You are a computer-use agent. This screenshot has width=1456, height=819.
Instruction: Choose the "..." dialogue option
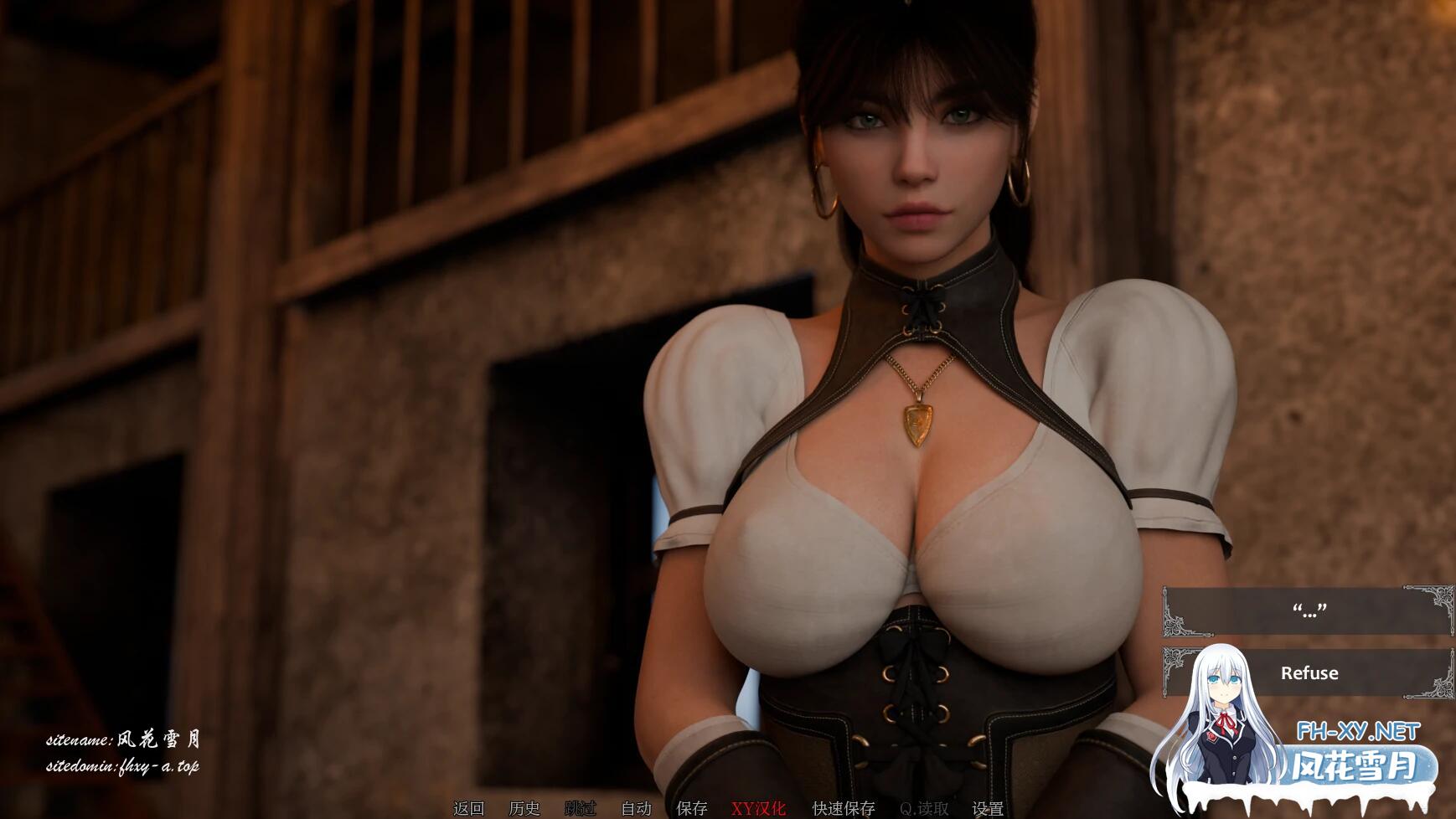(x=1309, y=610)
